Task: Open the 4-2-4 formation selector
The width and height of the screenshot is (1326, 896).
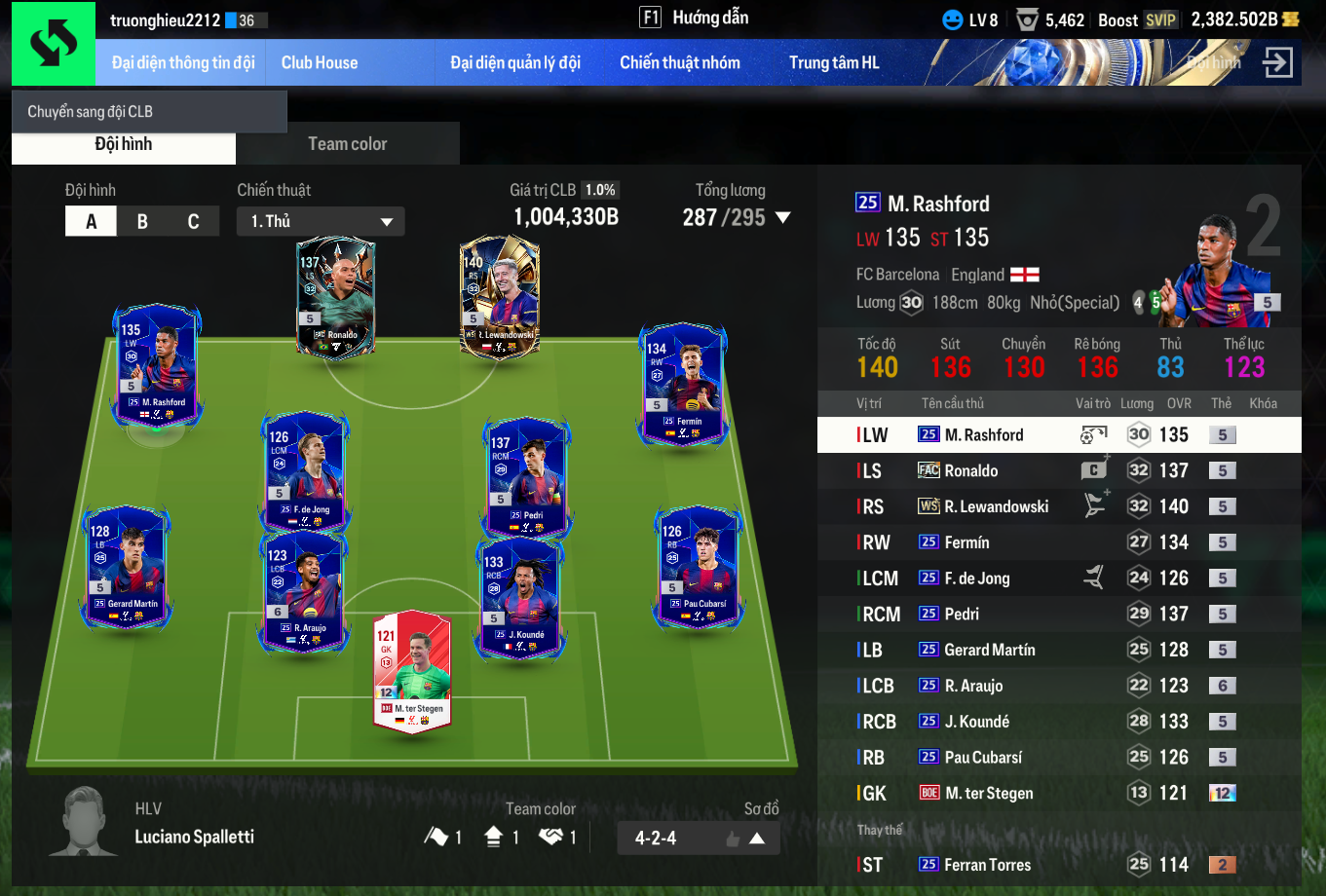Action: [699, 838]
